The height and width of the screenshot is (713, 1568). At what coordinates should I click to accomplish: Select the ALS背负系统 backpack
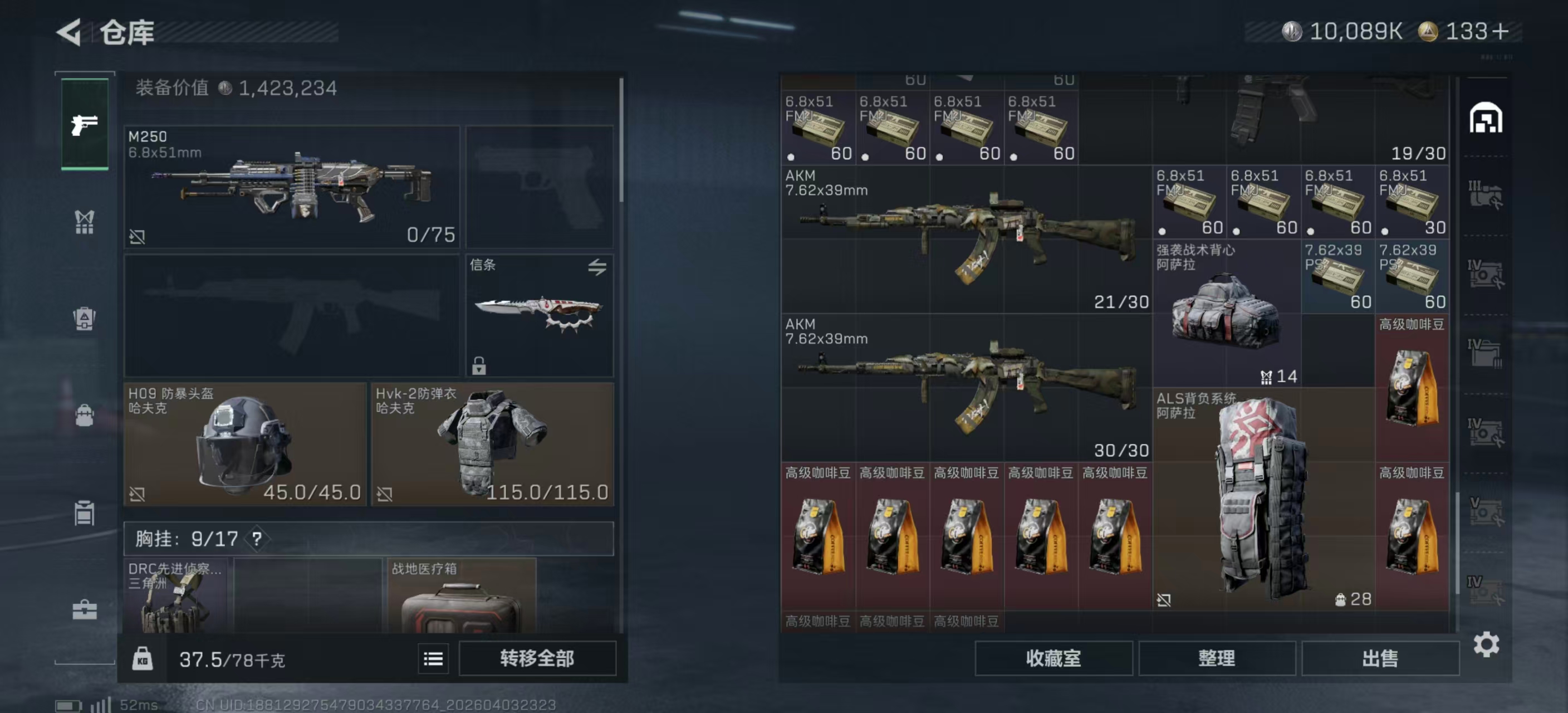(x=1263, y=499)
